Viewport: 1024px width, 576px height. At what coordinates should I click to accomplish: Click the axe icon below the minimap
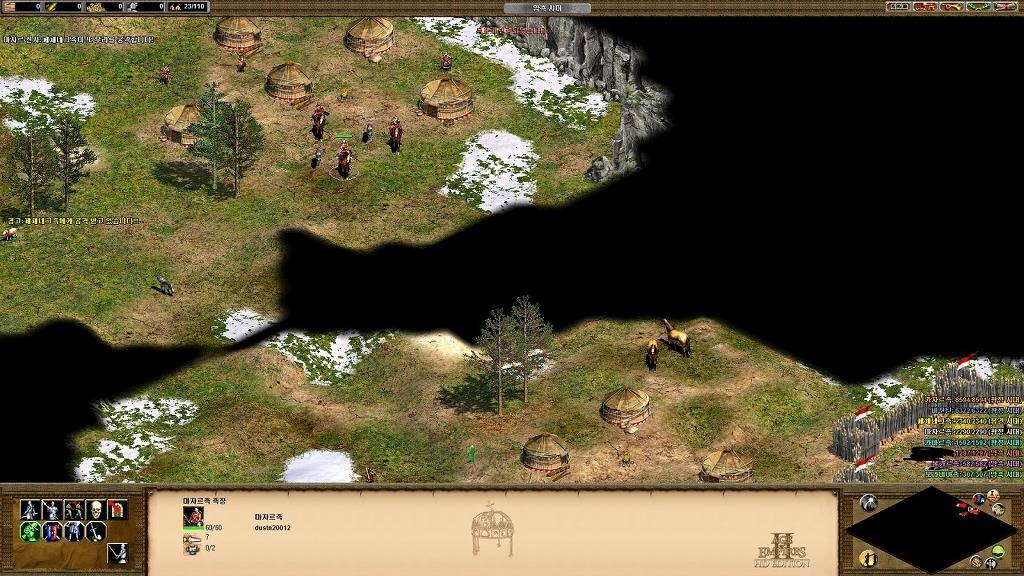click(x=988, y=563)
